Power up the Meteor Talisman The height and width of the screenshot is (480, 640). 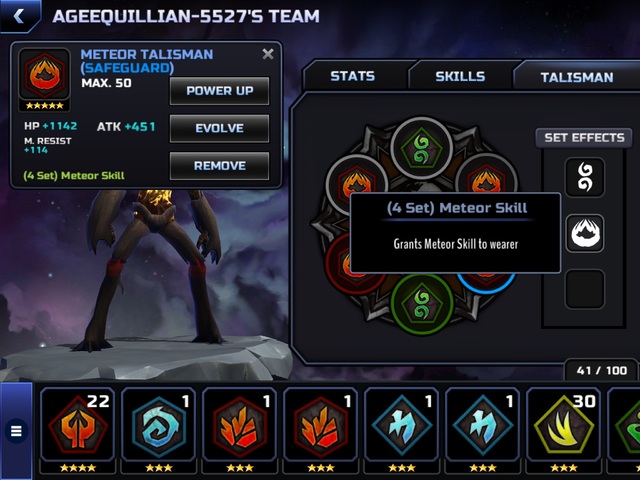click(x=219, y=91)
